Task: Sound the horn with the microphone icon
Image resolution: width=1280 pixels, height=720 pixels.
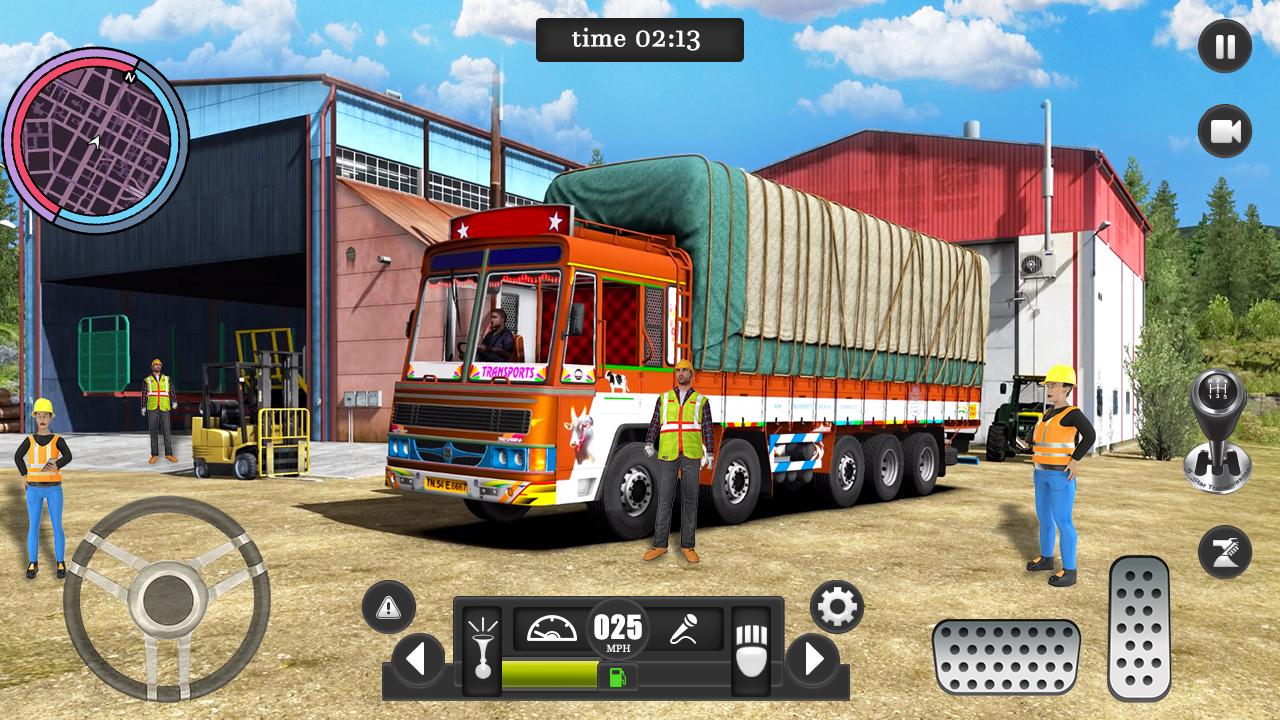Action: click(685, 629)
